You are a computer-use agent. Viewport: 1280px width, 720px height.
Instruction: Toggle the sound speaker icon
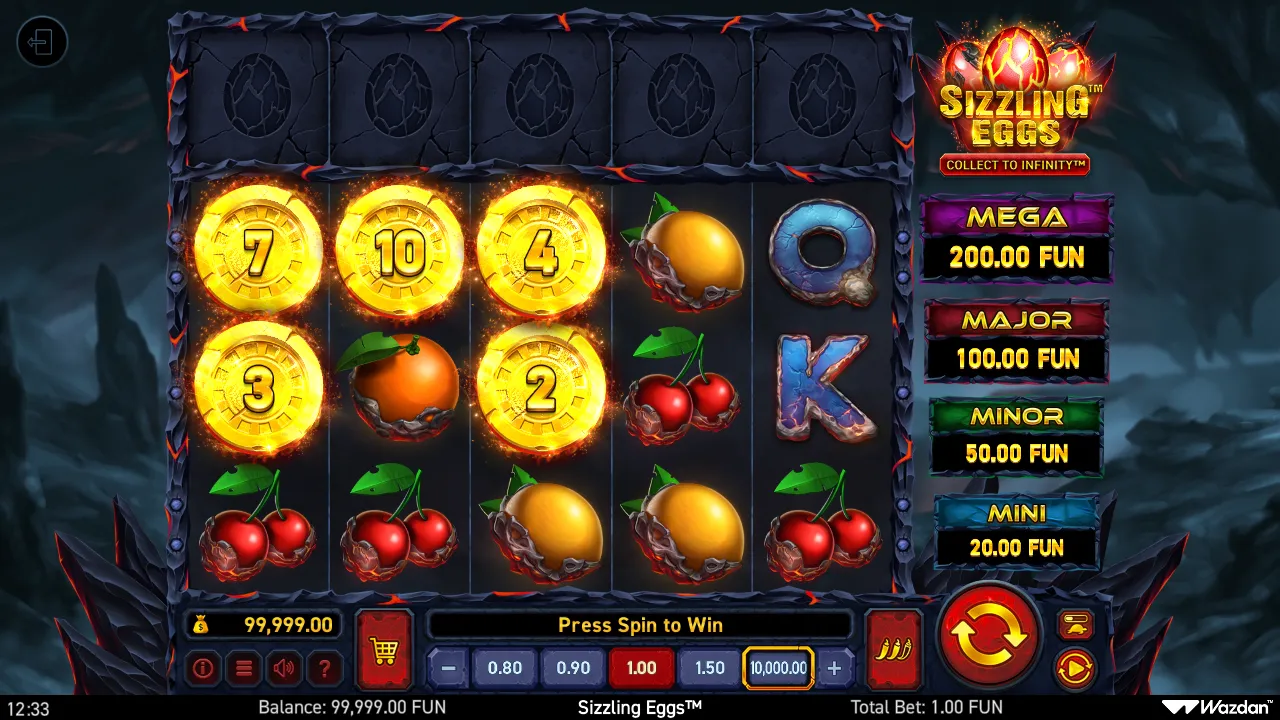point(285,668)
